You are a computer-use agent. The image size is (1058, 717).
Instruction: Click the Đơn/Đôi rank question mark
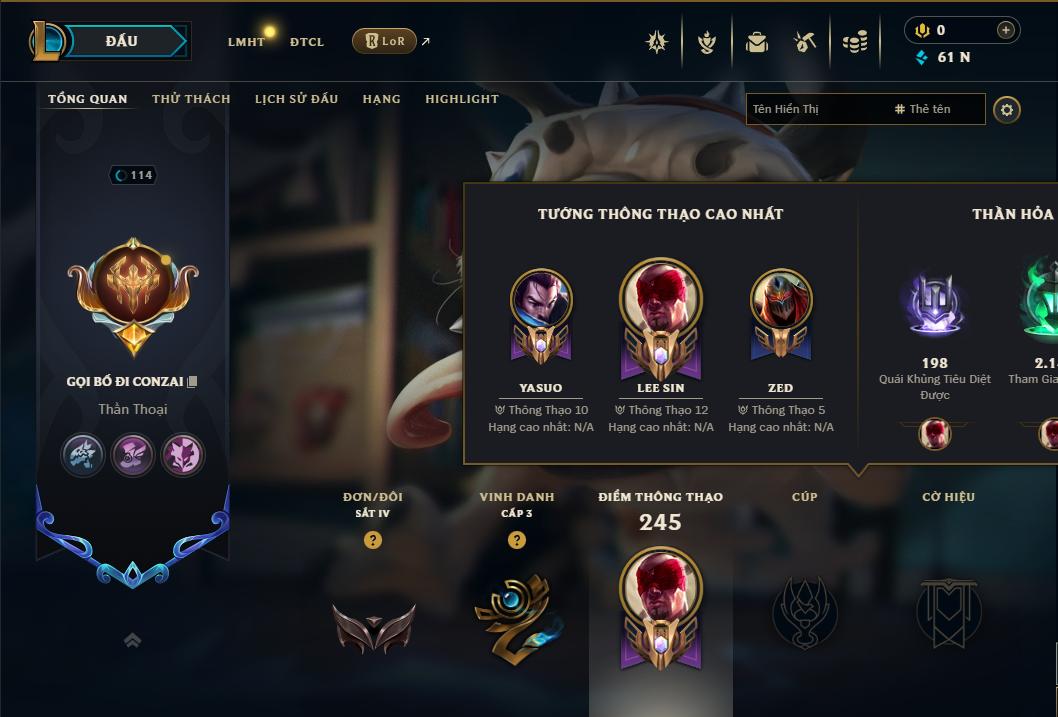point(373,541)
